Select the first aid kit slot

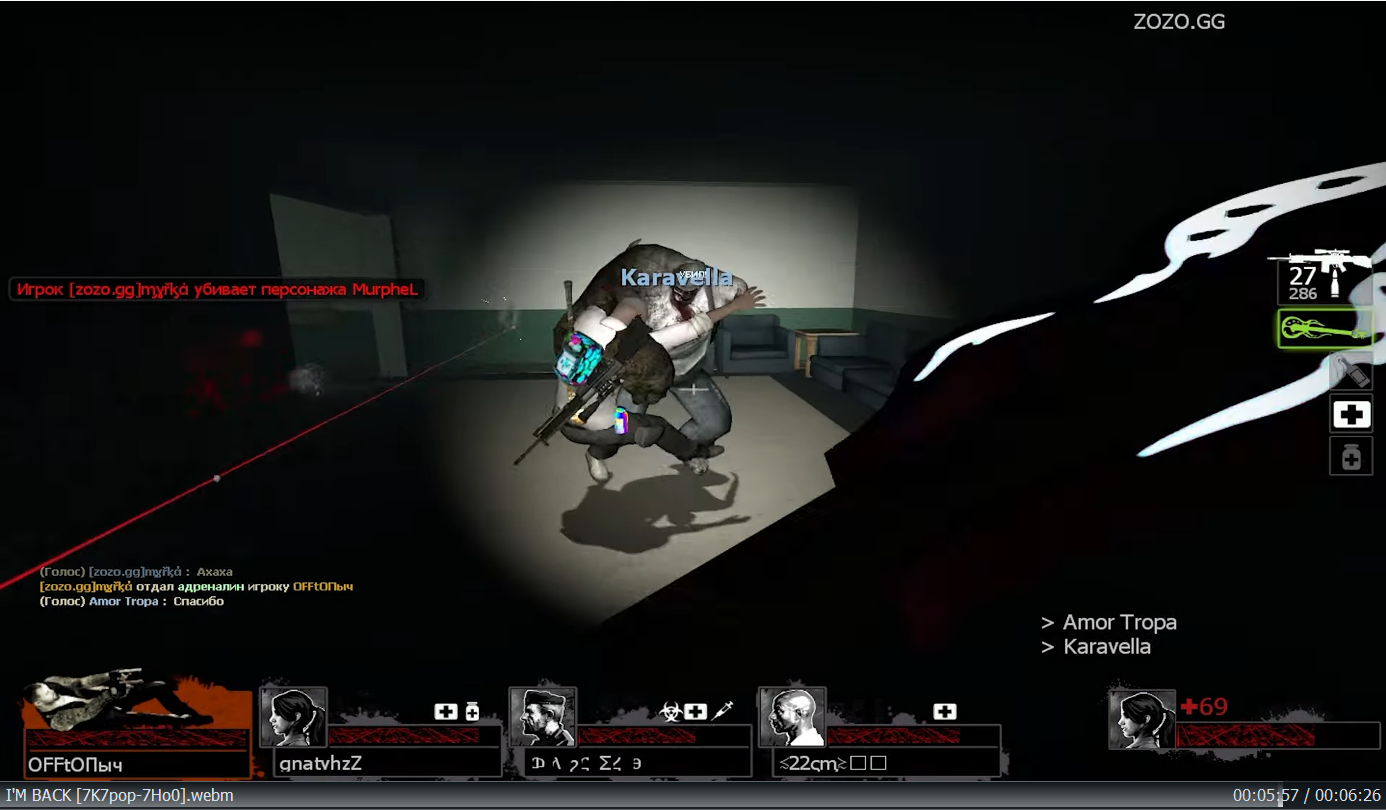1350,414
